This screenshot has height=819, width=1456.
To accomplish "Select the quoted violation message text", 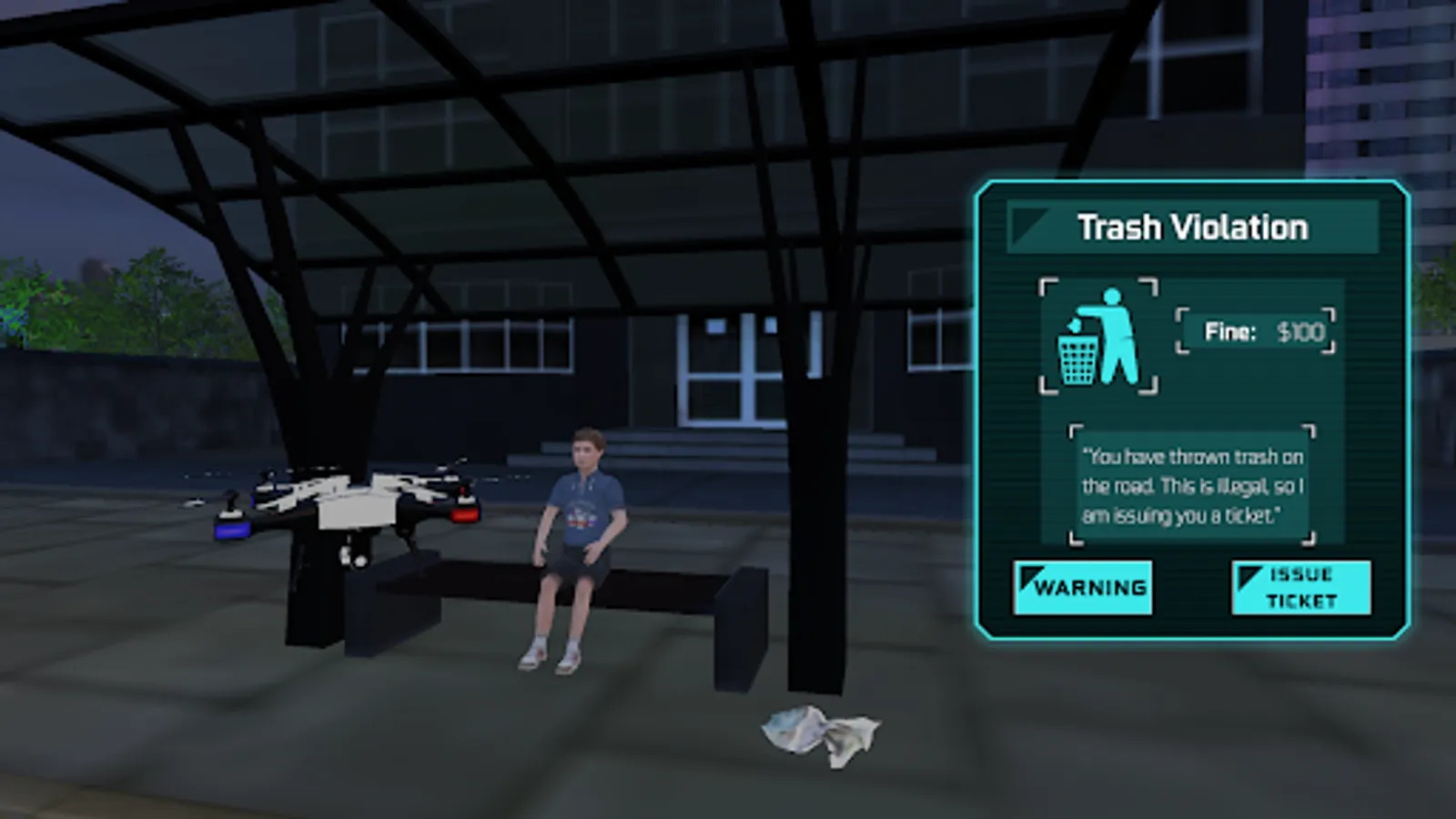I will (x=1192, y=484).
